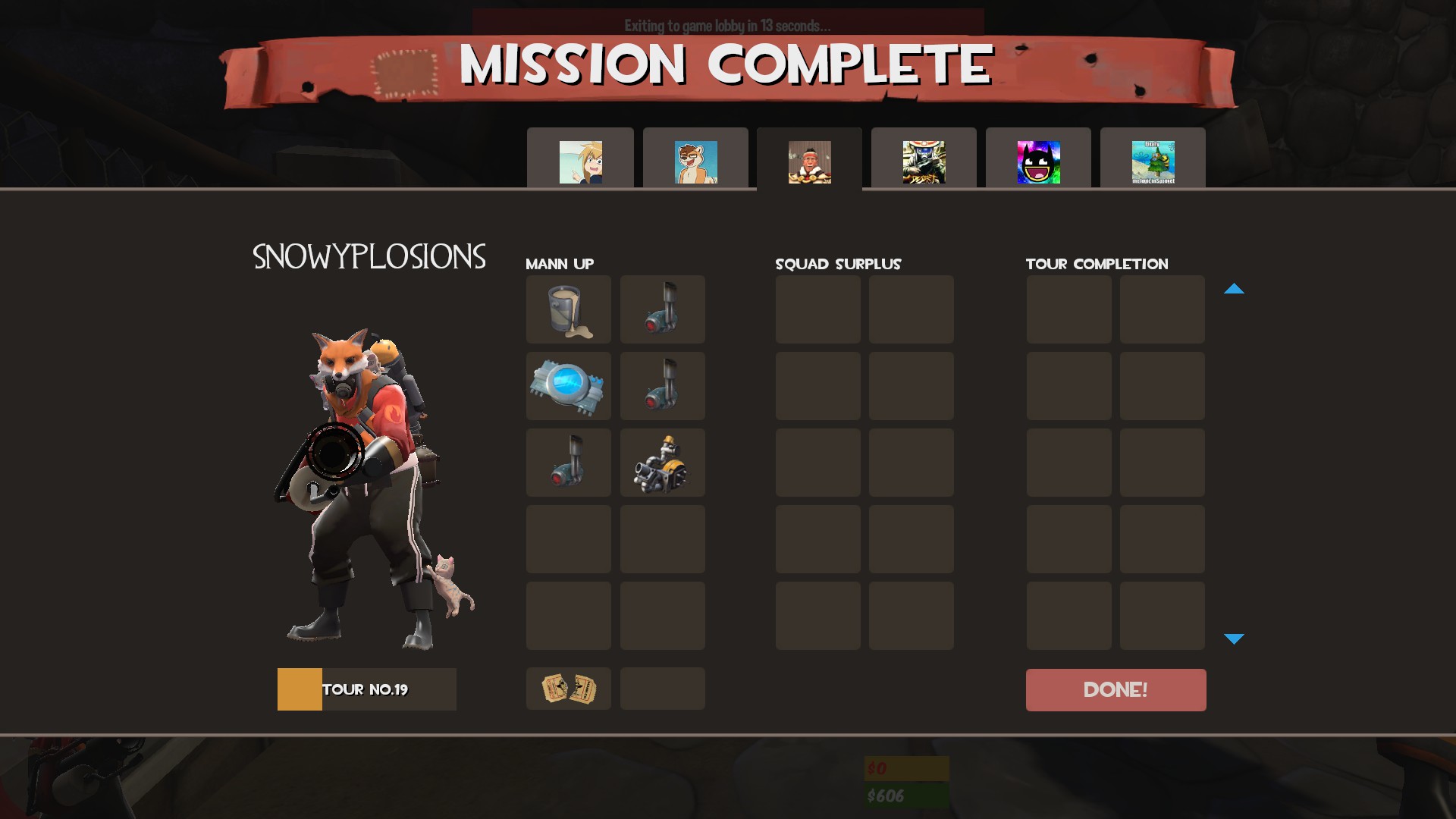
Task: Select the second-row robot part item
Action: point(662,385)
